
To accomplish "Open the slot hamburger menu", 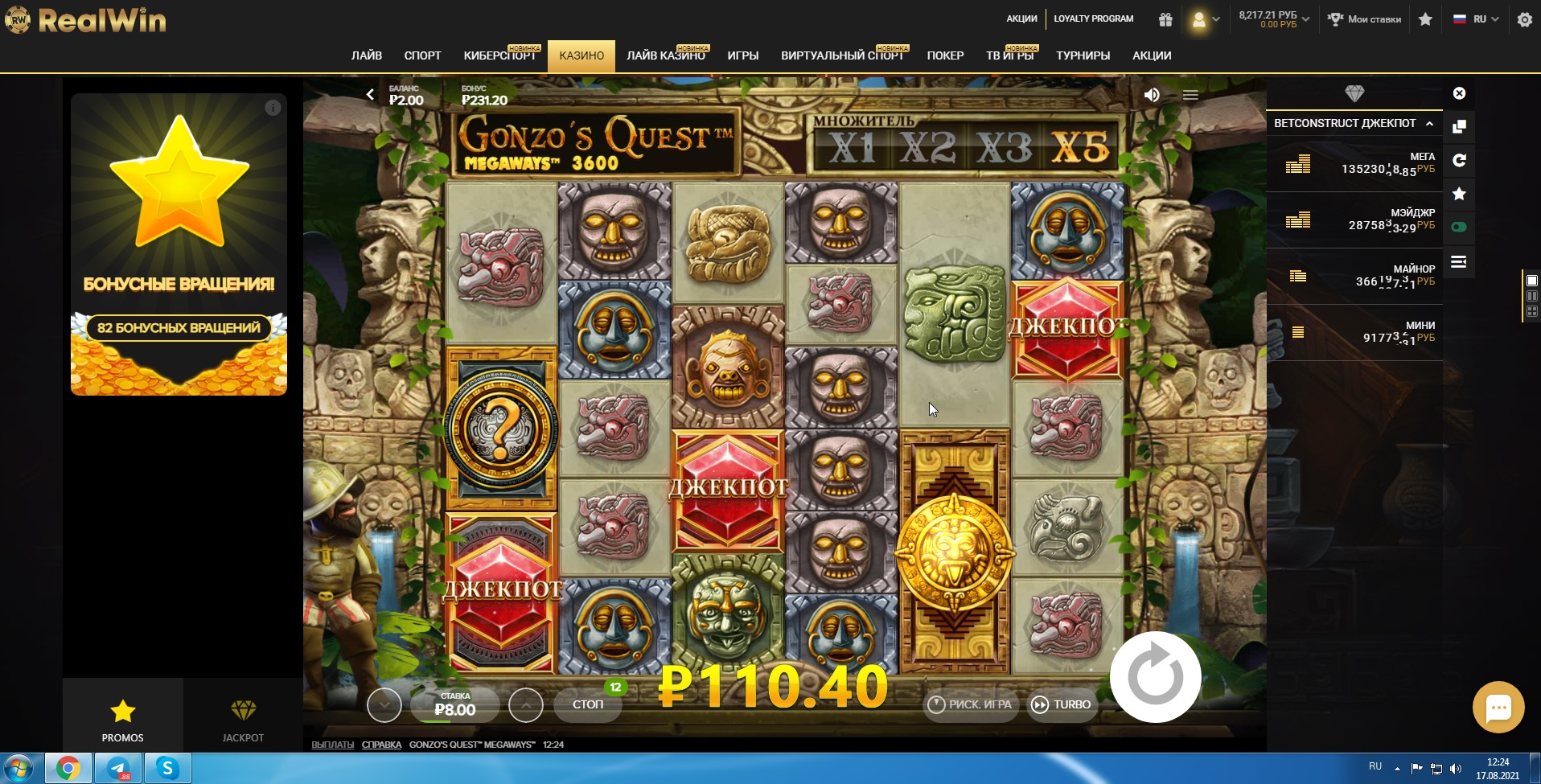I will [1190, 95].
